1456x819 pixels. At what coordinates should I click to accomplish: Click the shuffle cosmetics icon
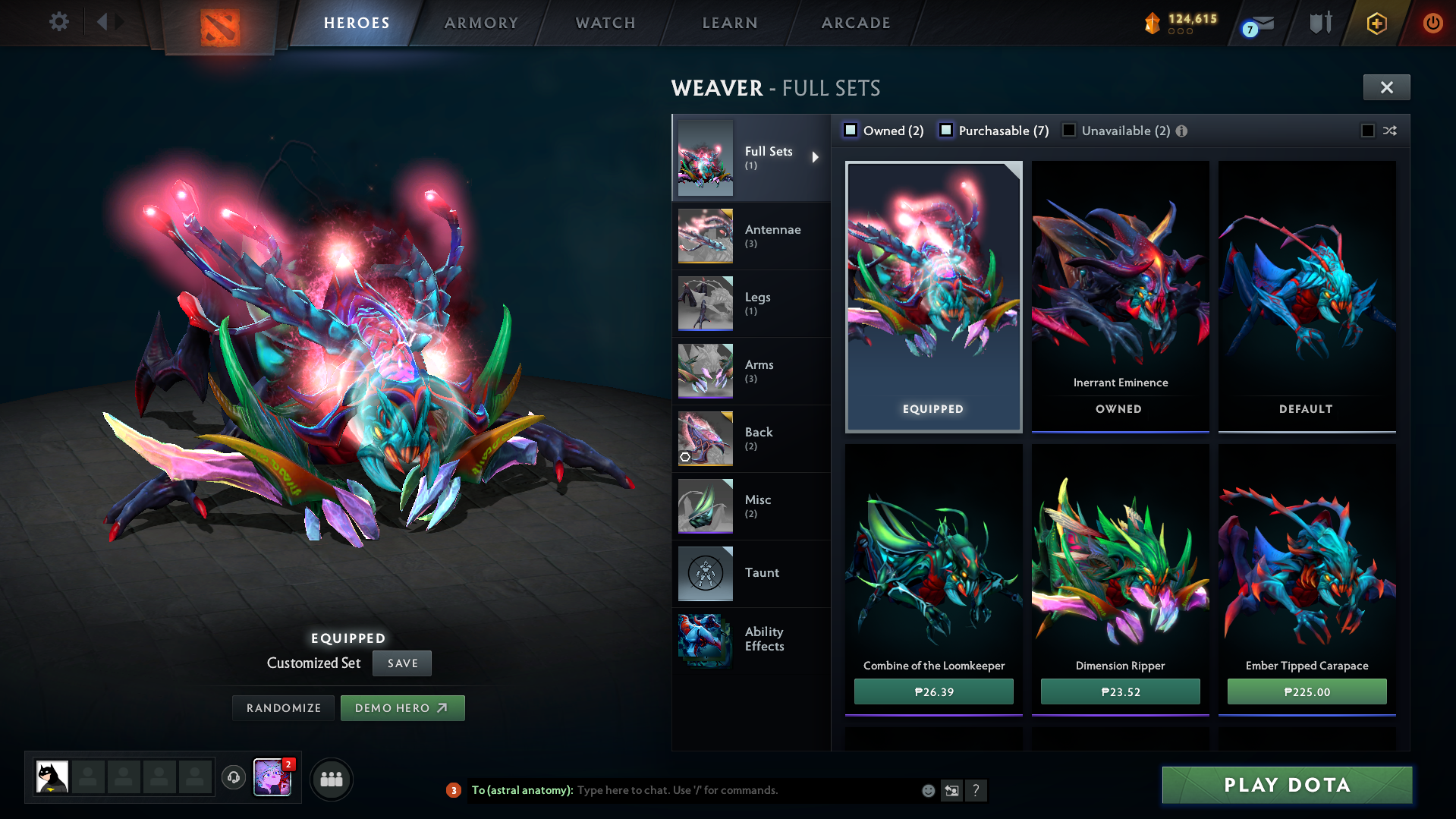pyautogui.click(x=1391, y=131)
